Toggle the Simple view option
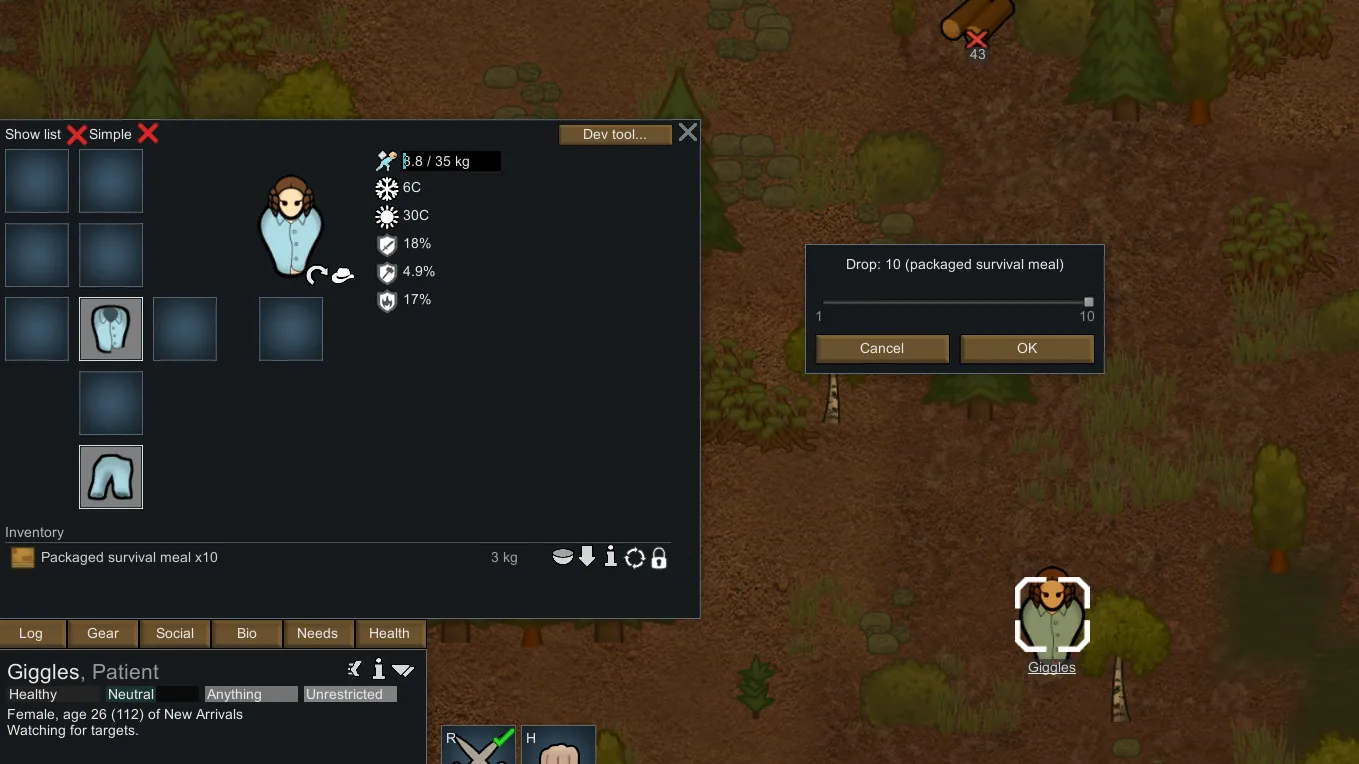Screen dimensions: 1359x764 [148, 134]
